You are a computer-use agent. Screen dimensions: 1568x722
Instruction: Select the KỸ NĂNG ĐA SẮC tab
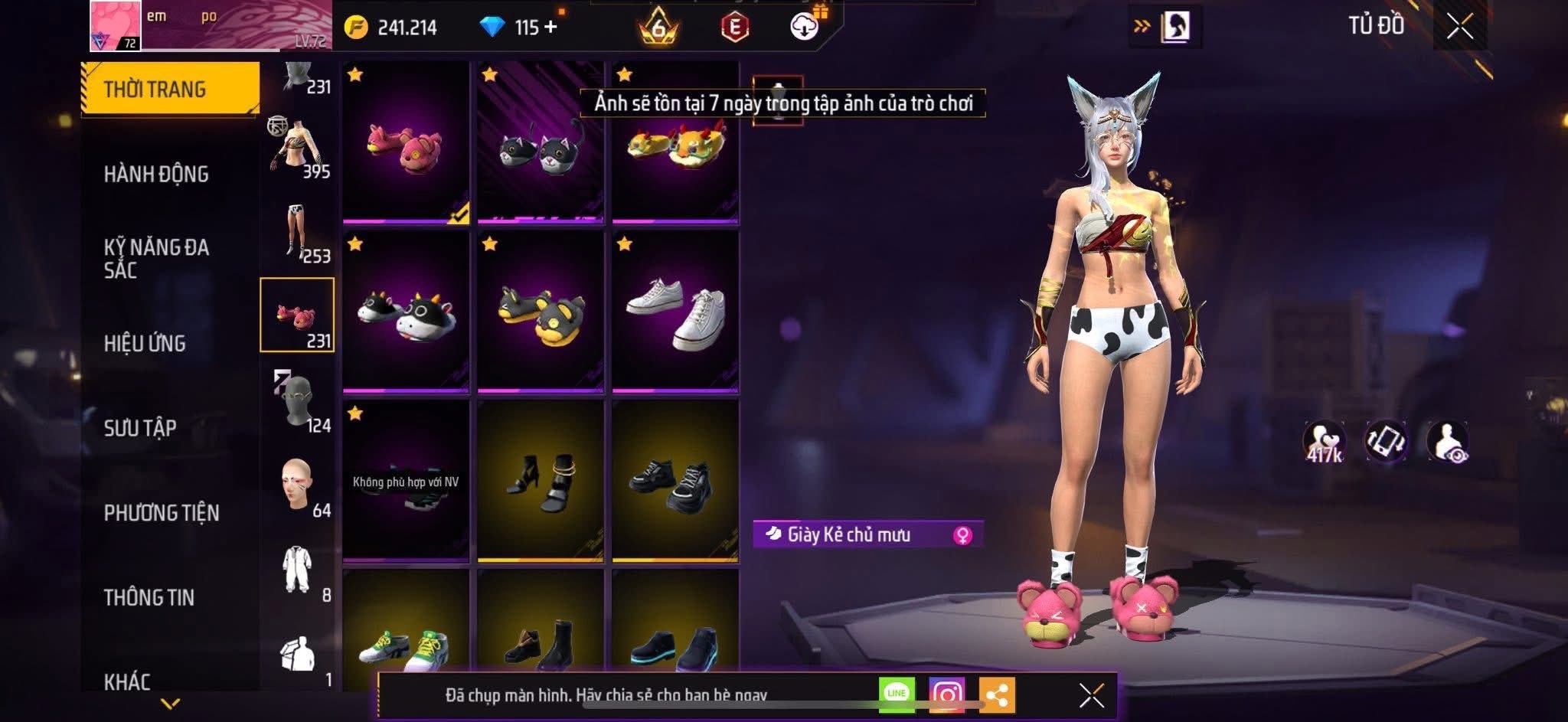[156, 258]
